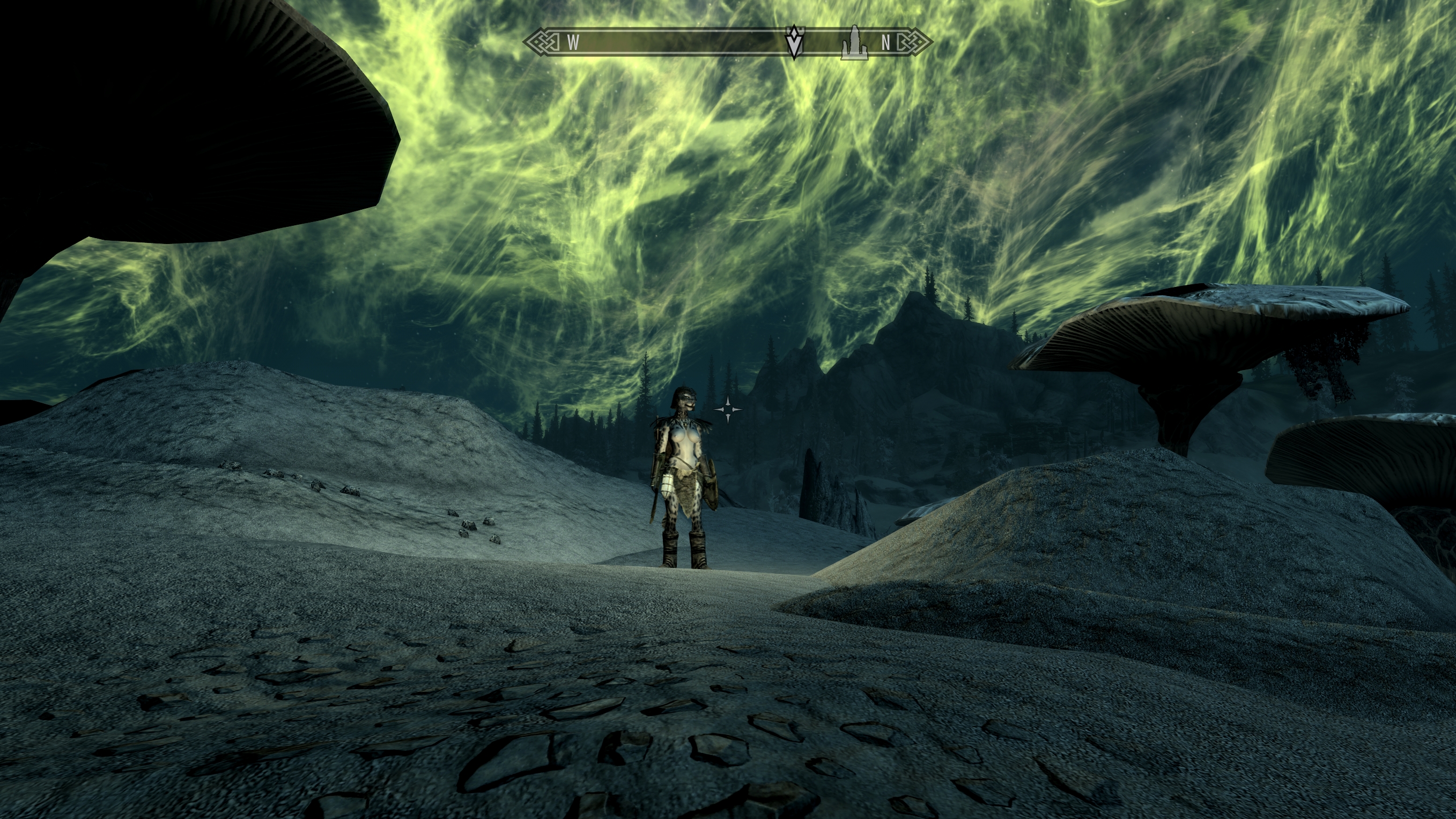Click the N heading on the compass
Image resolution: width=1456 pixels, height=819 pixels.
point(886,42)
